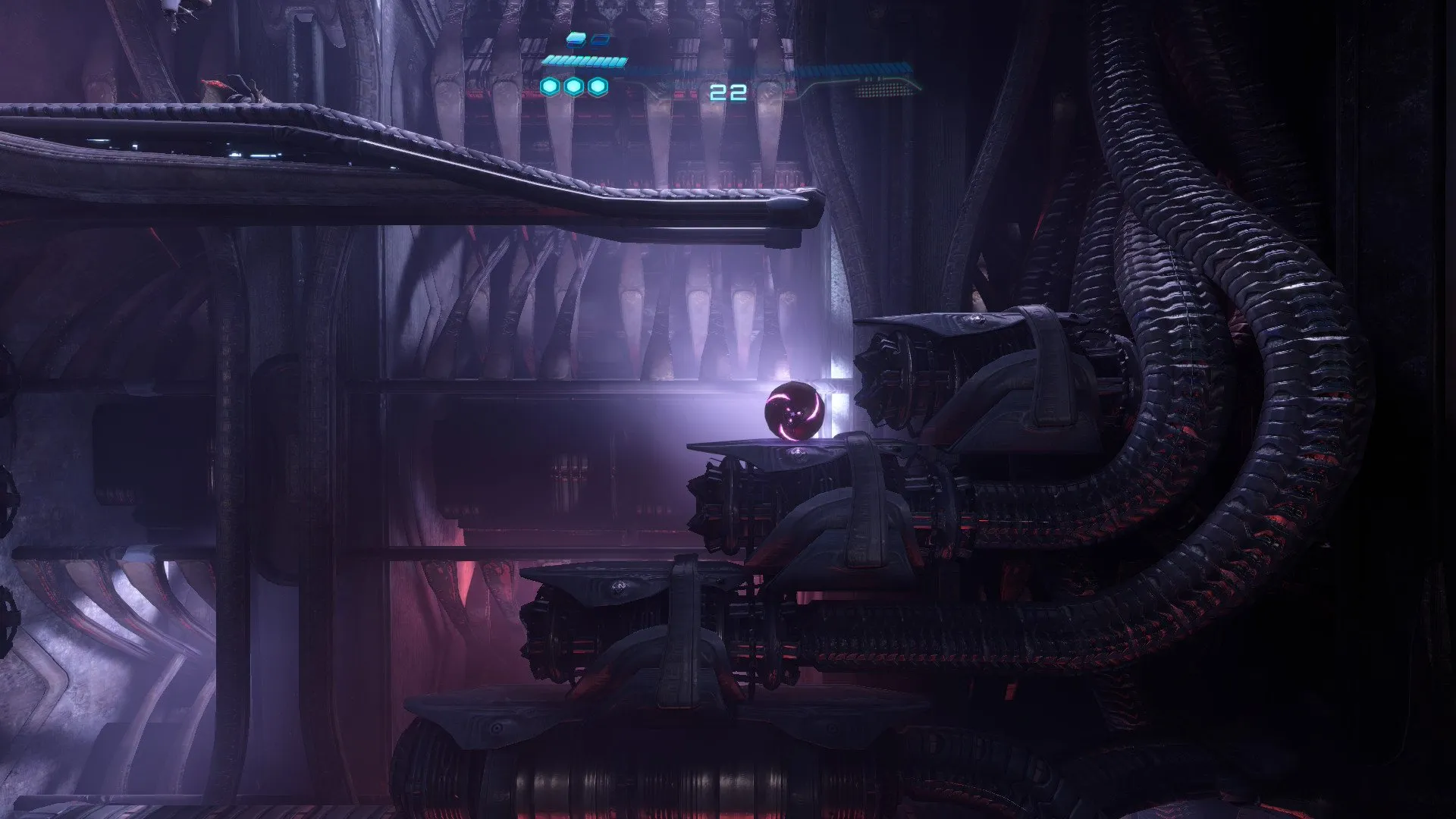This screenshot has width=1456, height=819.
Task: Click the creature perched on the top-left ledge
Action: click(227, 87)
